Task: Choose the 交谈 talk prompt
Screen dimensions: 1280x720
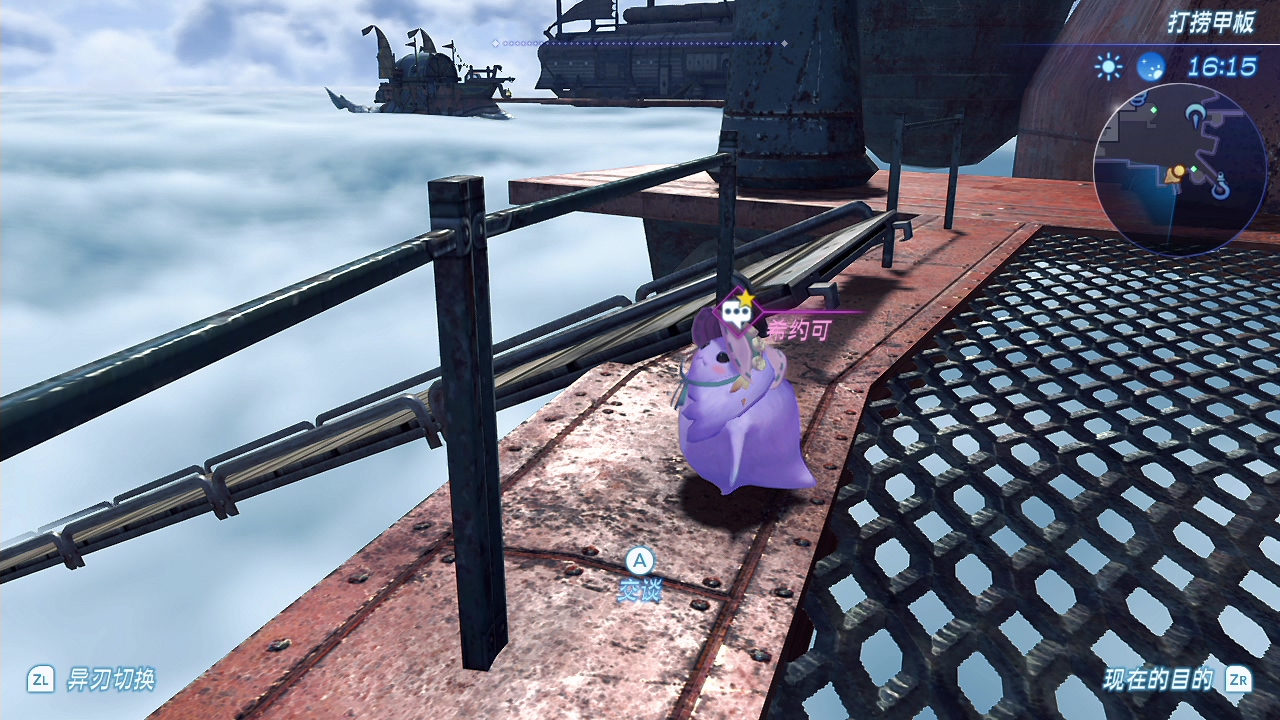Action: pos(639,590)
